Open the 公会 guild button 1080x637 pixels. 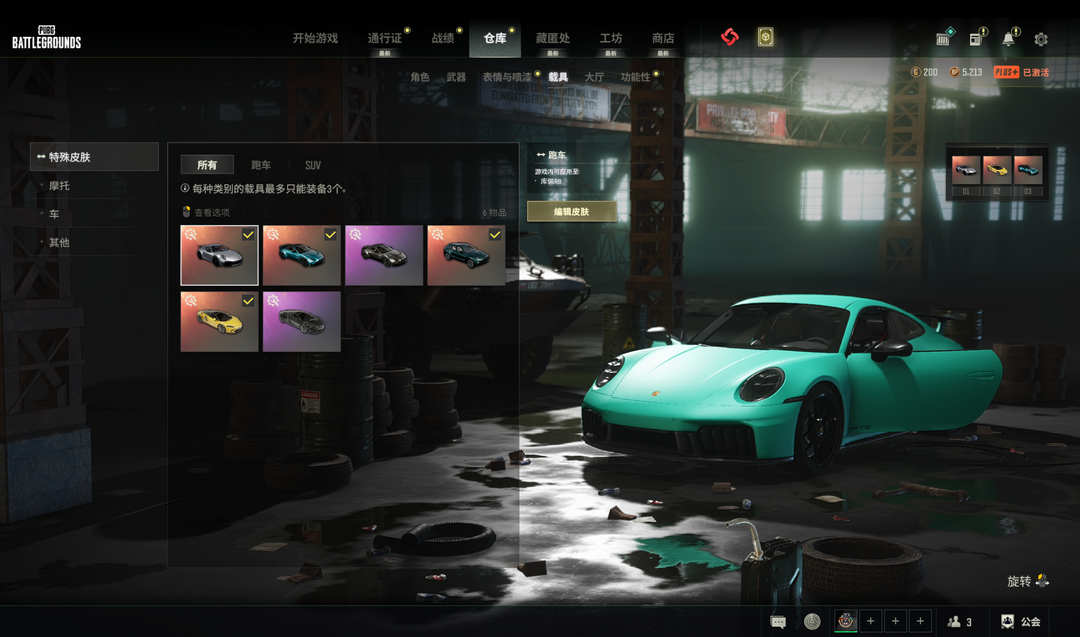pos(1021,621)
